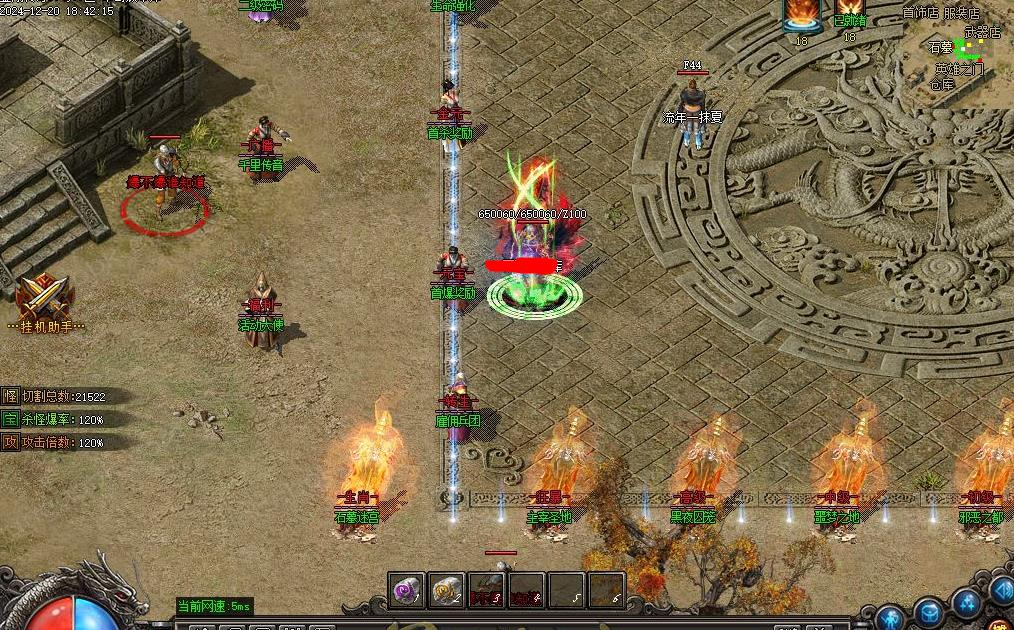Select the item in hotbar slot 3

[x=487, y=591]
